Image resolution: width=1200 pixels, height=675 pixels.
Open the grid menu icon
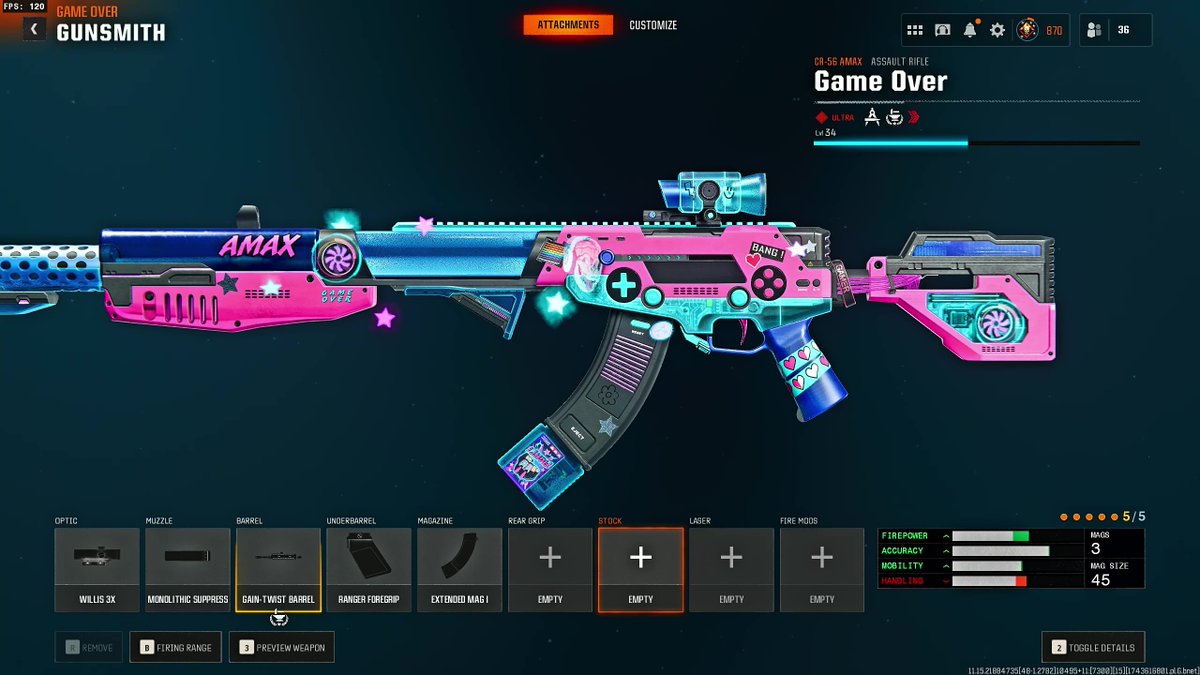(x=915, y=30)
